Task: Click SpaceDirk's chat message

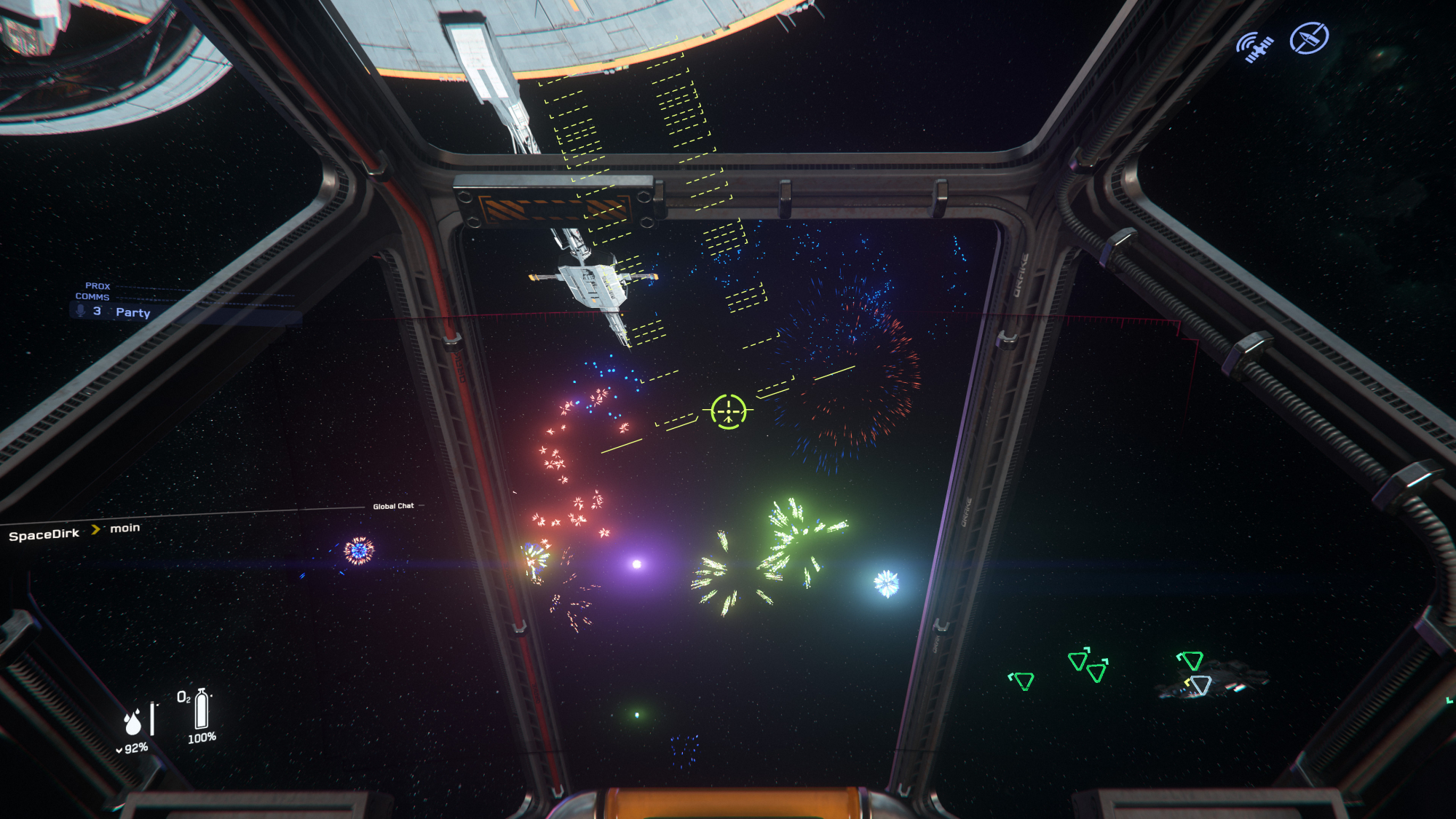Action: (124, 529)
